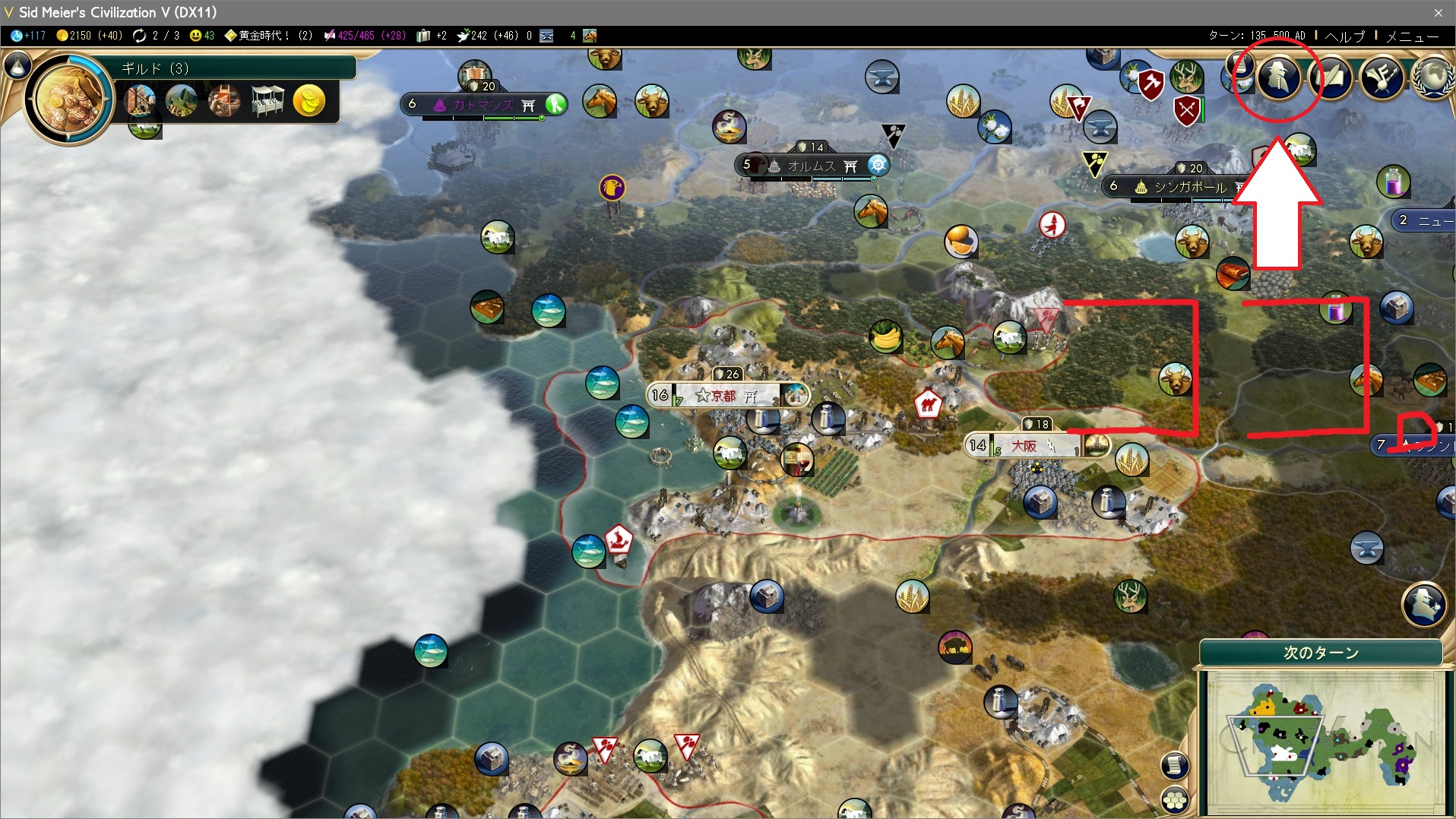Click the Guilds coin pouch research portrait

(x=69, y=99)
